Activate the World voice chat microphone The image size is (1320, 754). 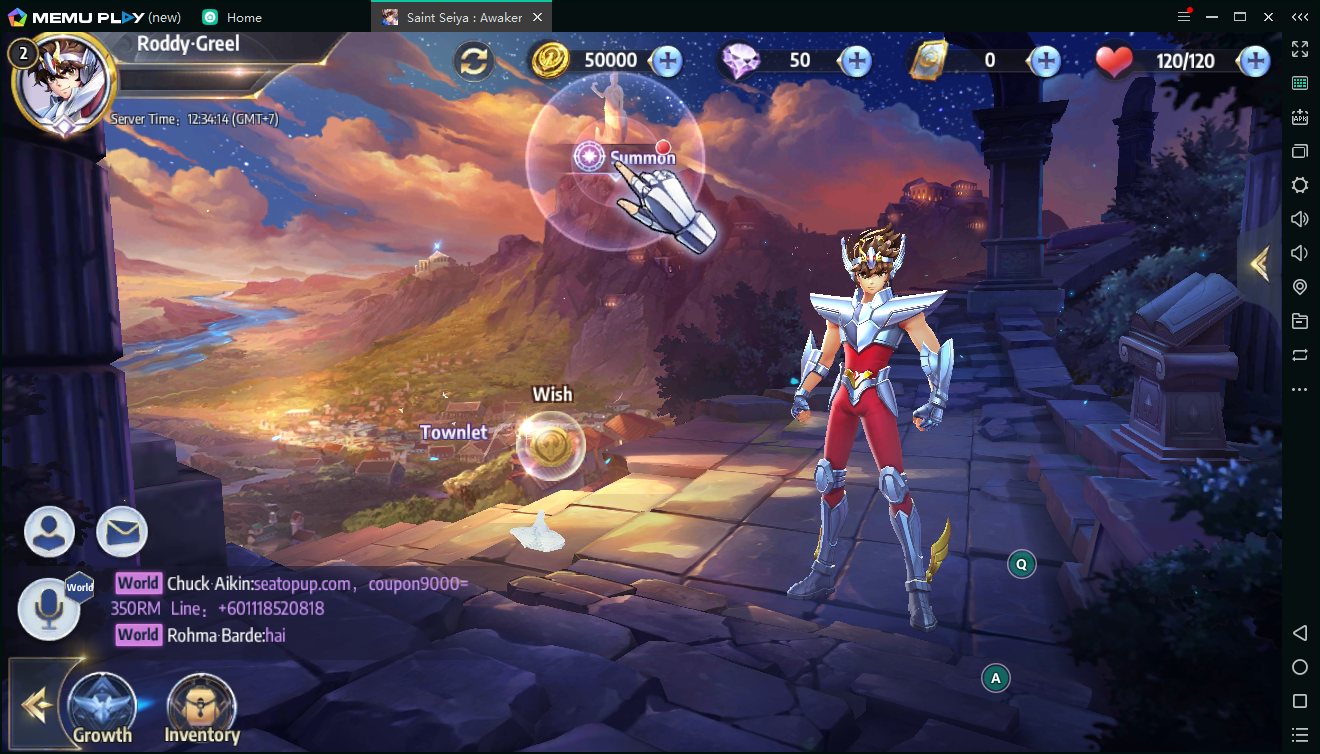pos(50,609)
